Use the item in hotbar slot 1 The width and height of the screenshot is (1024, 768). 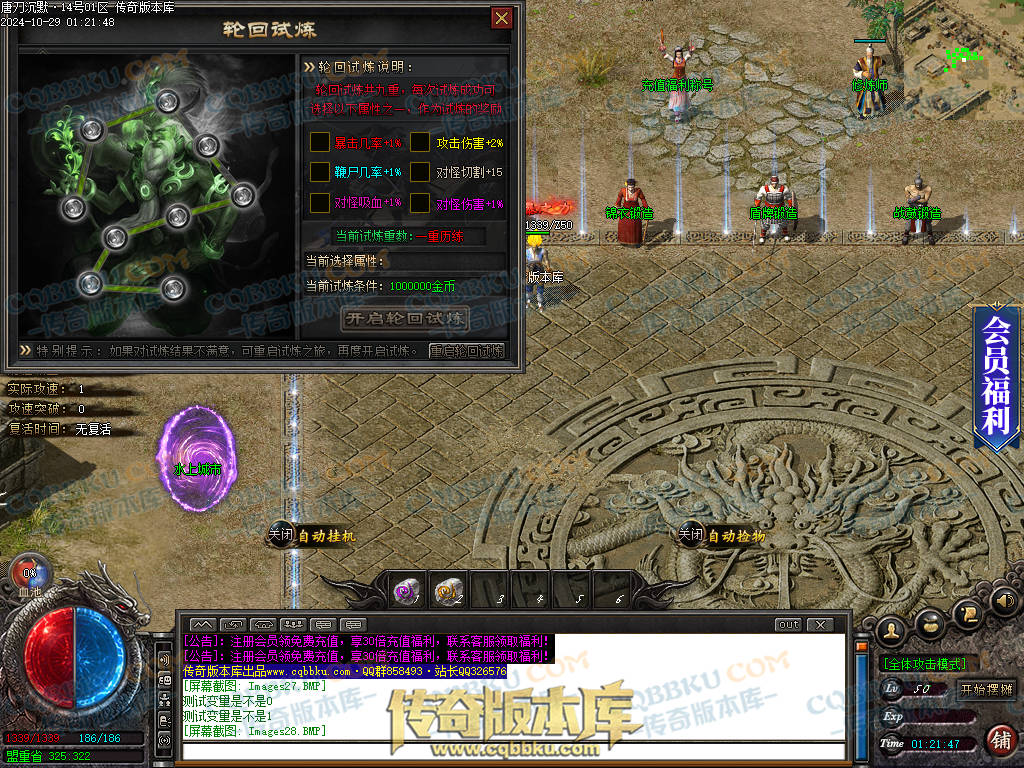pos(406,592)
